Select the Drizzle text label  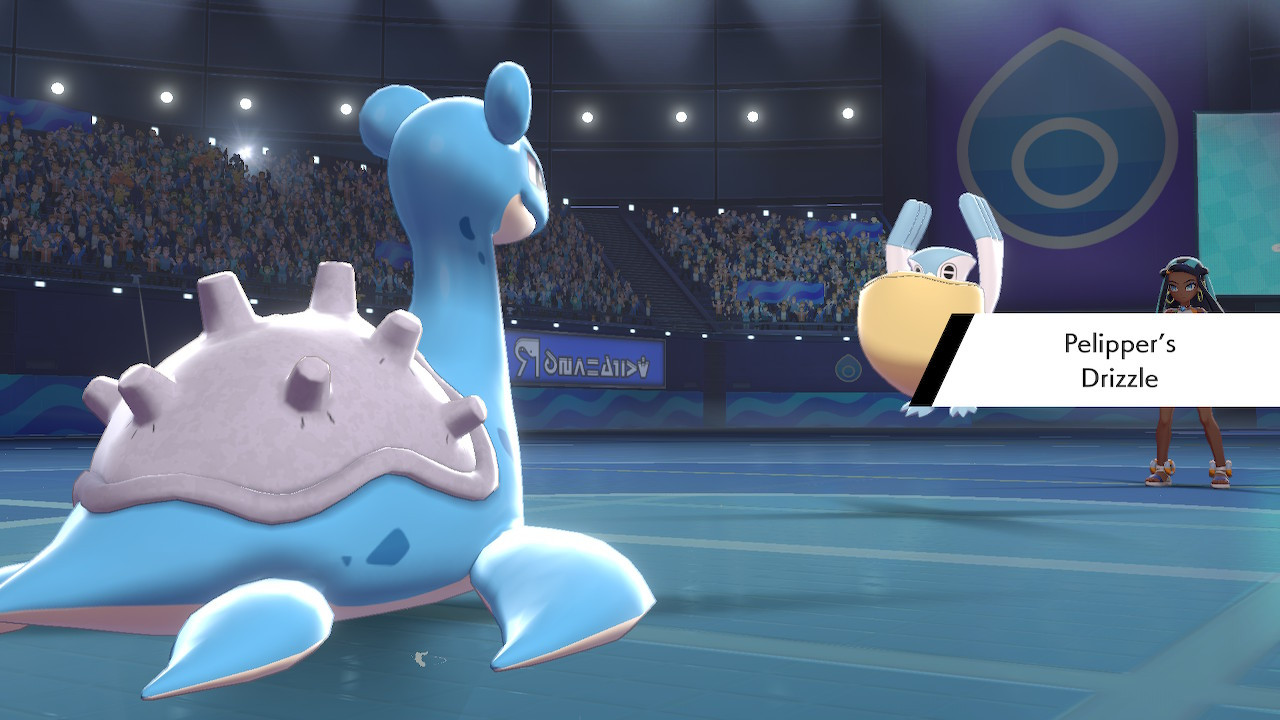(x=1122, y=379)
